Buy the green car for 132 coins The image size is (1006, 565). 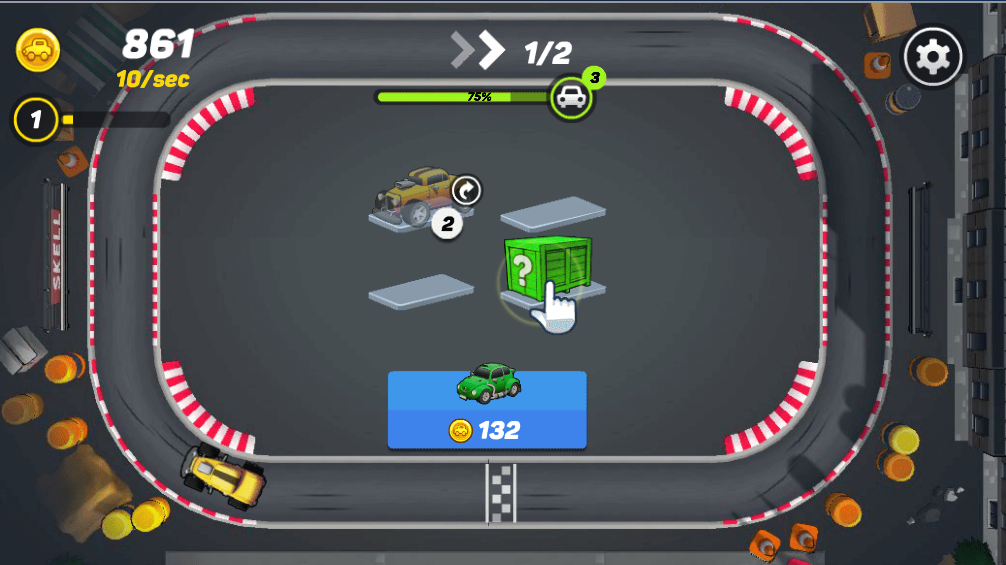pos(487,410)
